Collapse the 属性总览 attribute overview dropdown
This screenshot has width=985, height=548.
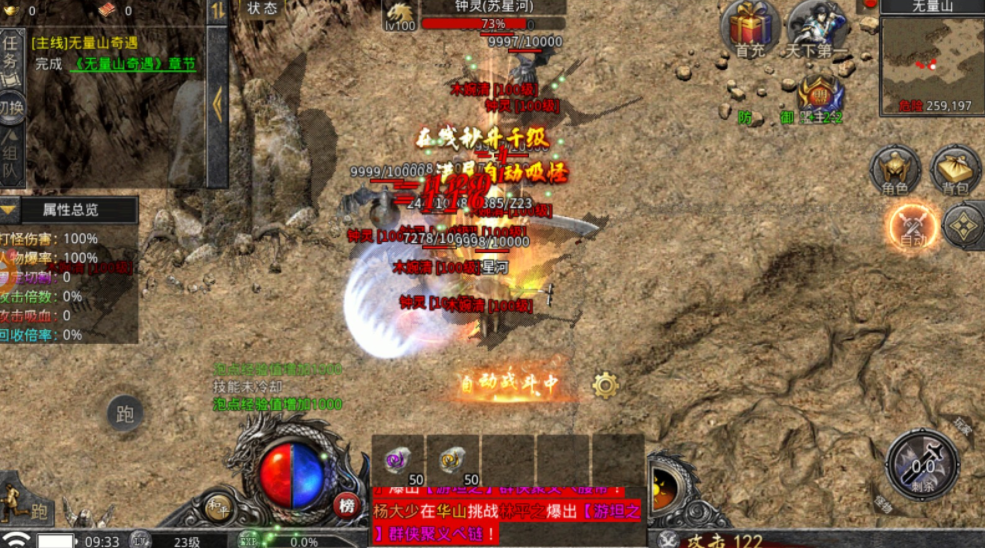click(10, 210)
